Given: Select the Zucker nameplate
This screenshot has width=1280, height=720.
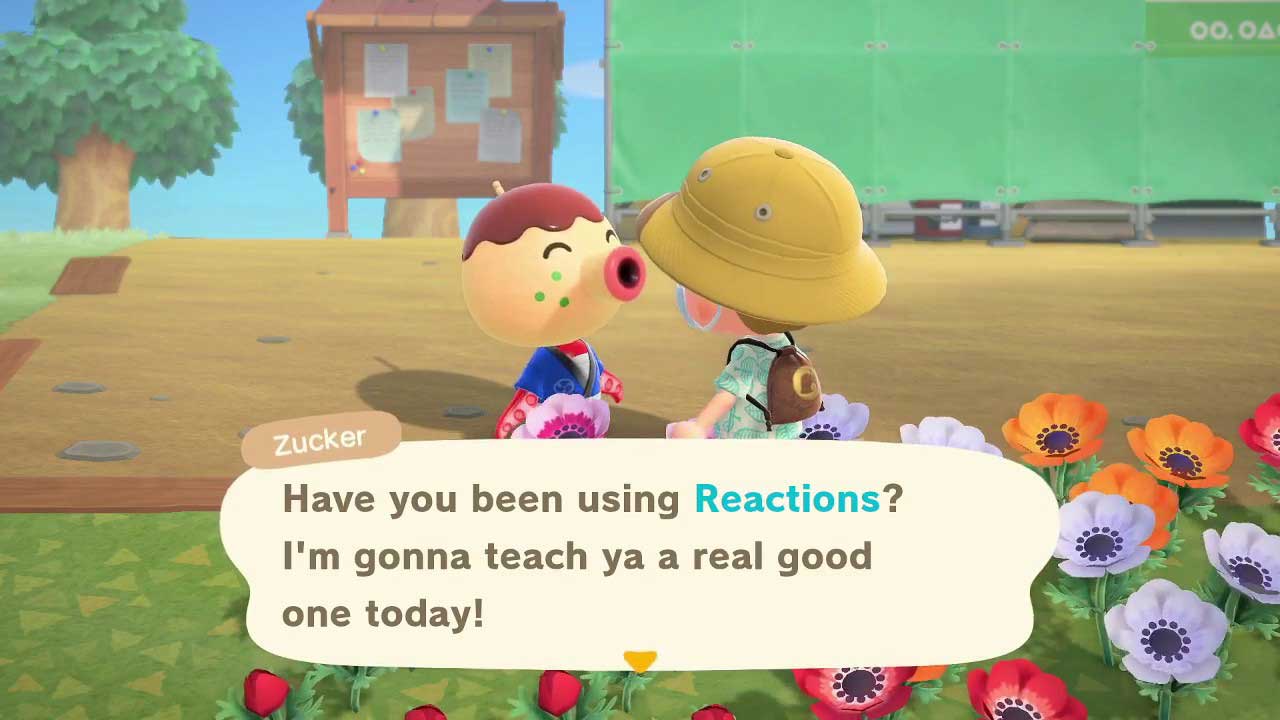Looking at the screenshot, I should point(320,438).
